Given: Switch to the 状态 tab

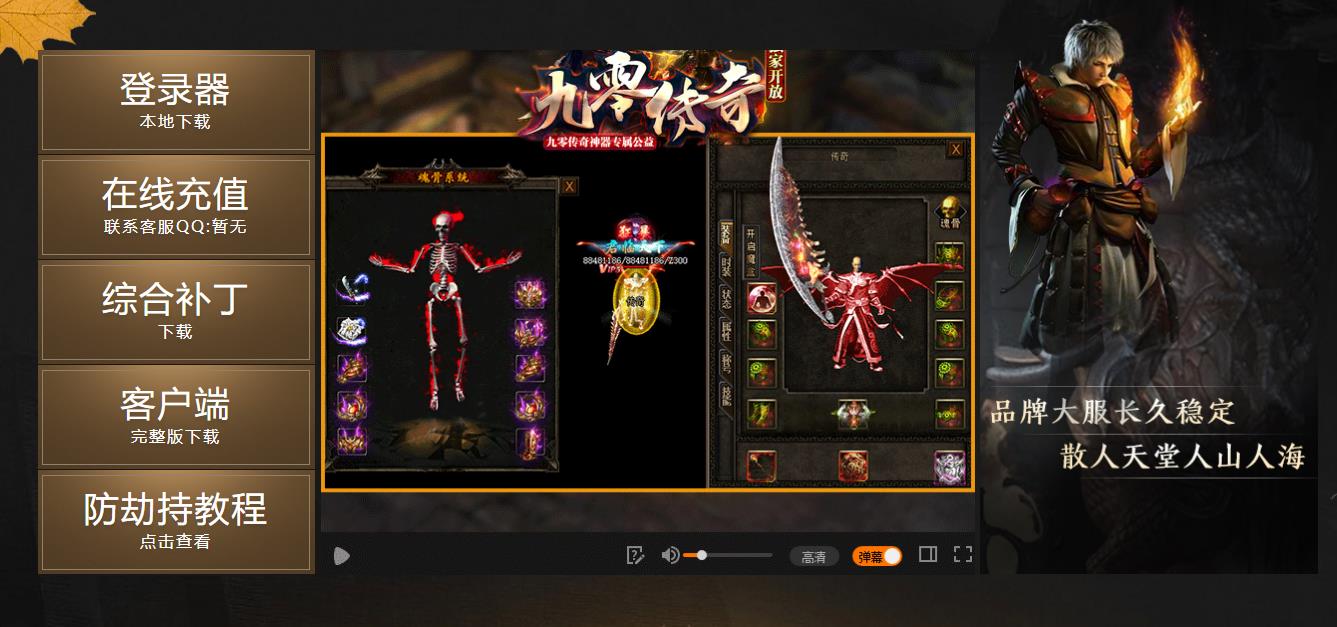Looking at the screenshot, I should [x=726, y=298].
